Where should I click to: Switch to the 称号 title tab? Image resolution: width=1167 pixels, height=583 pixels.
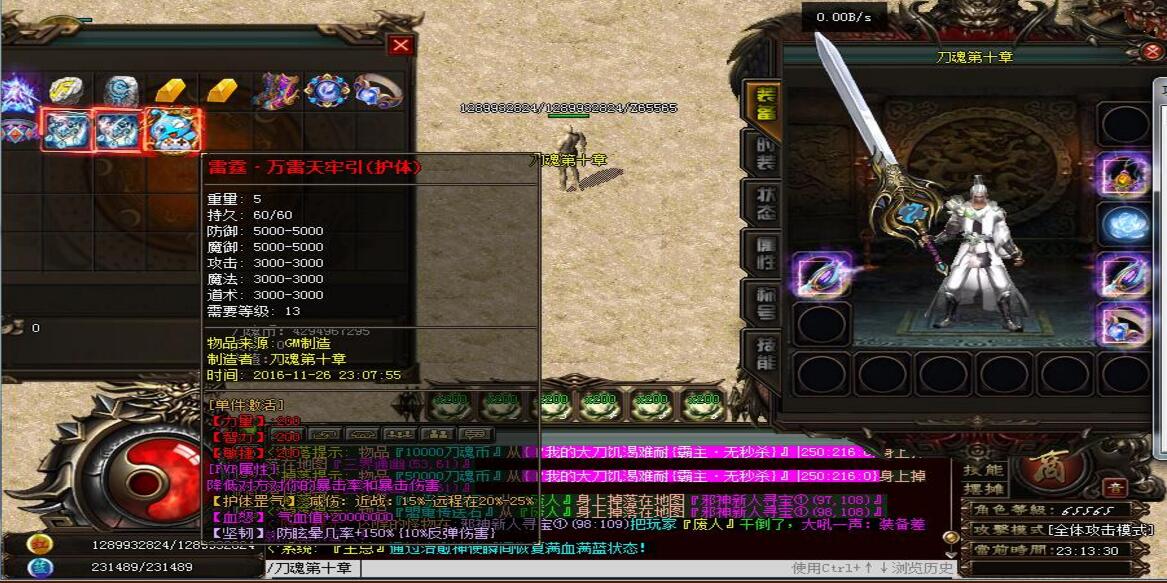click(763, 301)
